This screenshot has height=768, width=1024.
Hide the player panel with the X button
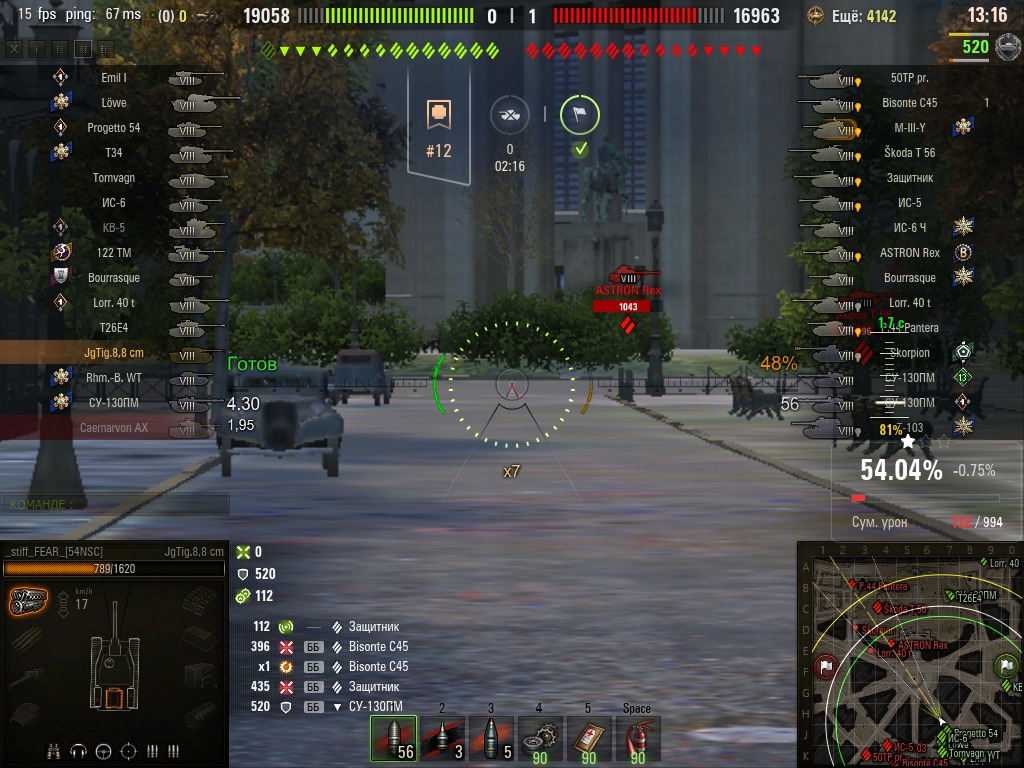click(x=13, y=48)
